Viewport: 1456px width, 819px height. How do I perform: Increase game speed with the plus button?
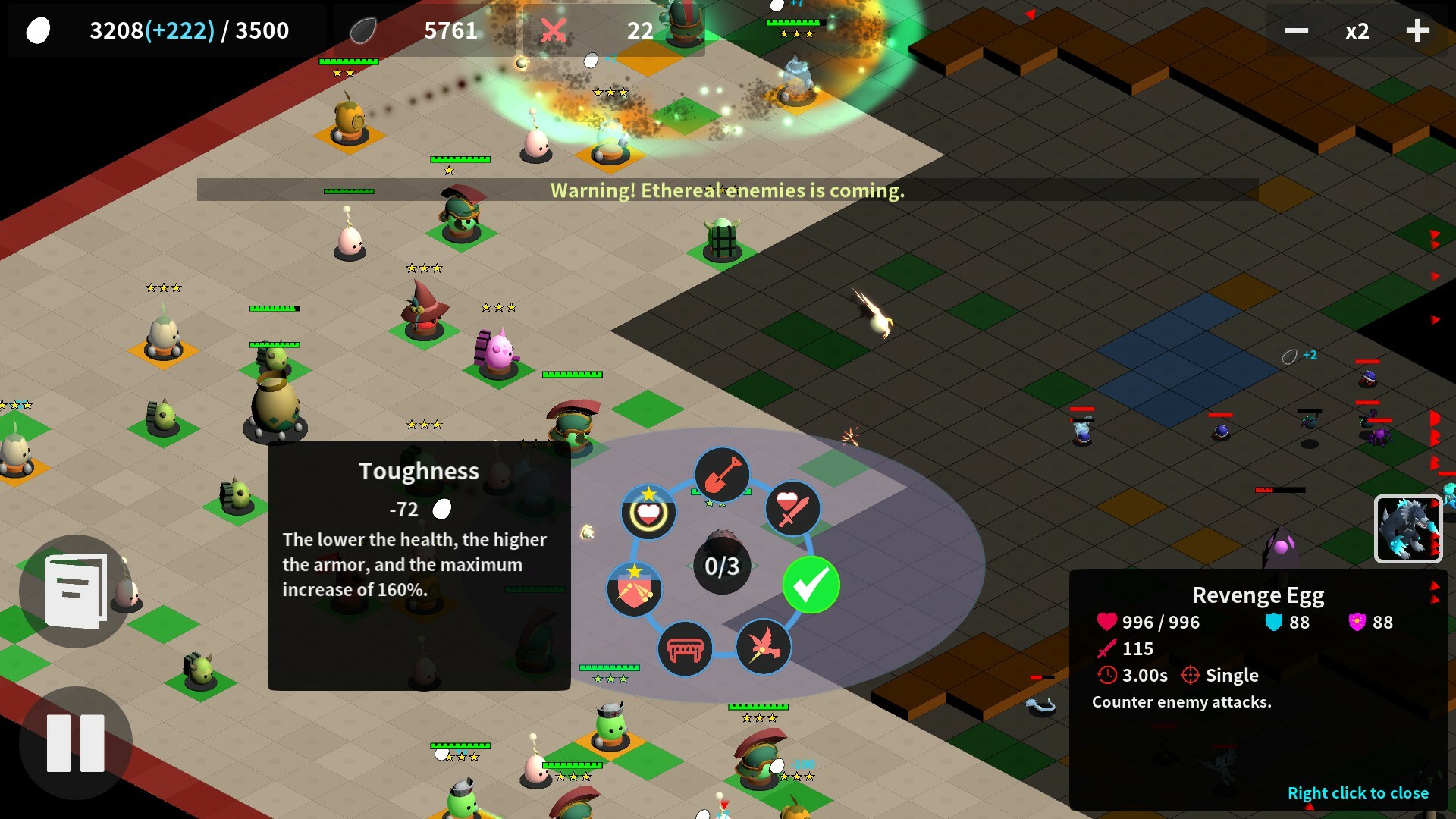point(1417,30)
